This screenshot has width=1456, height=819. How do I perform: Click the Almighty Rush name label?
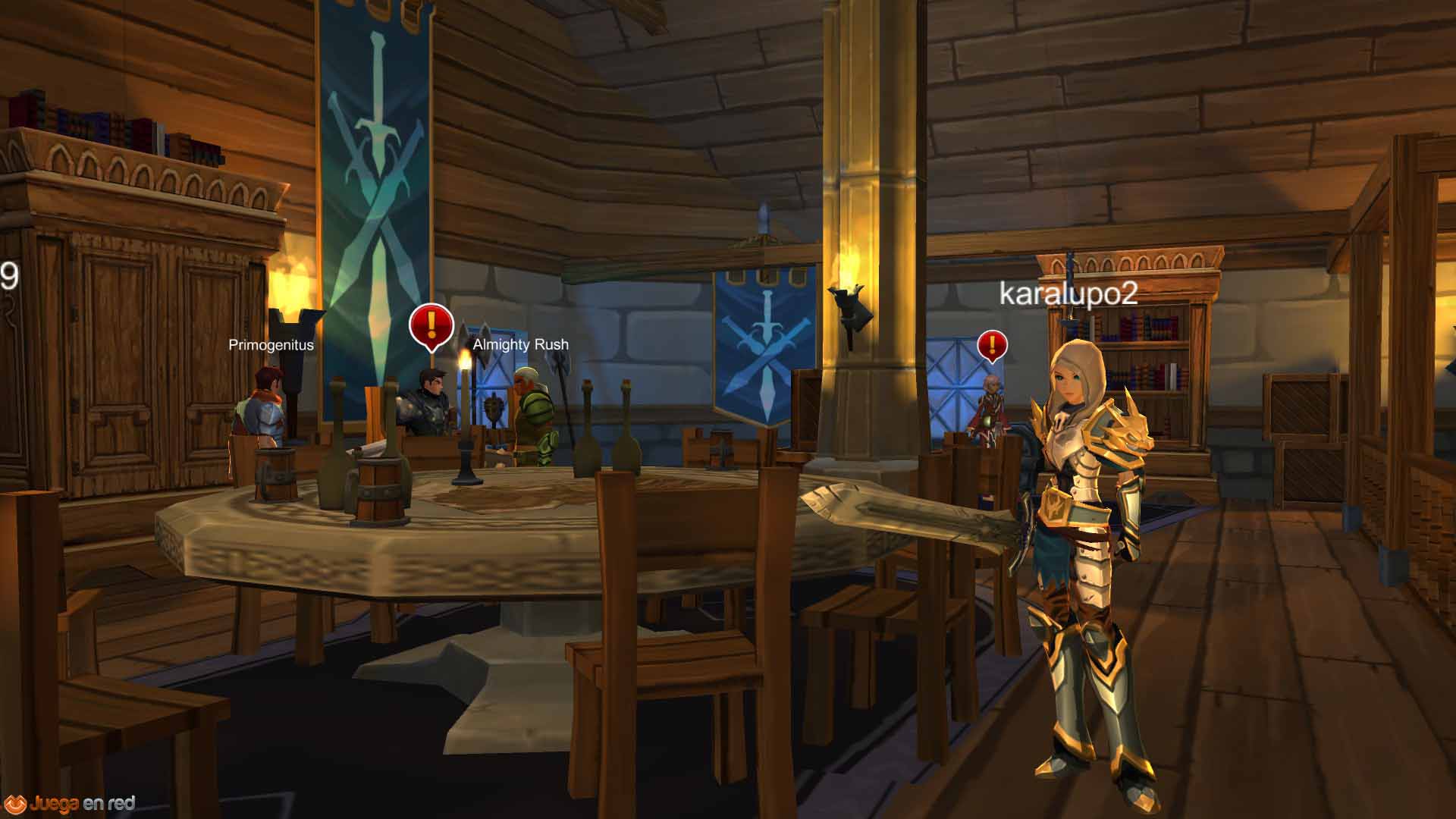520,344
